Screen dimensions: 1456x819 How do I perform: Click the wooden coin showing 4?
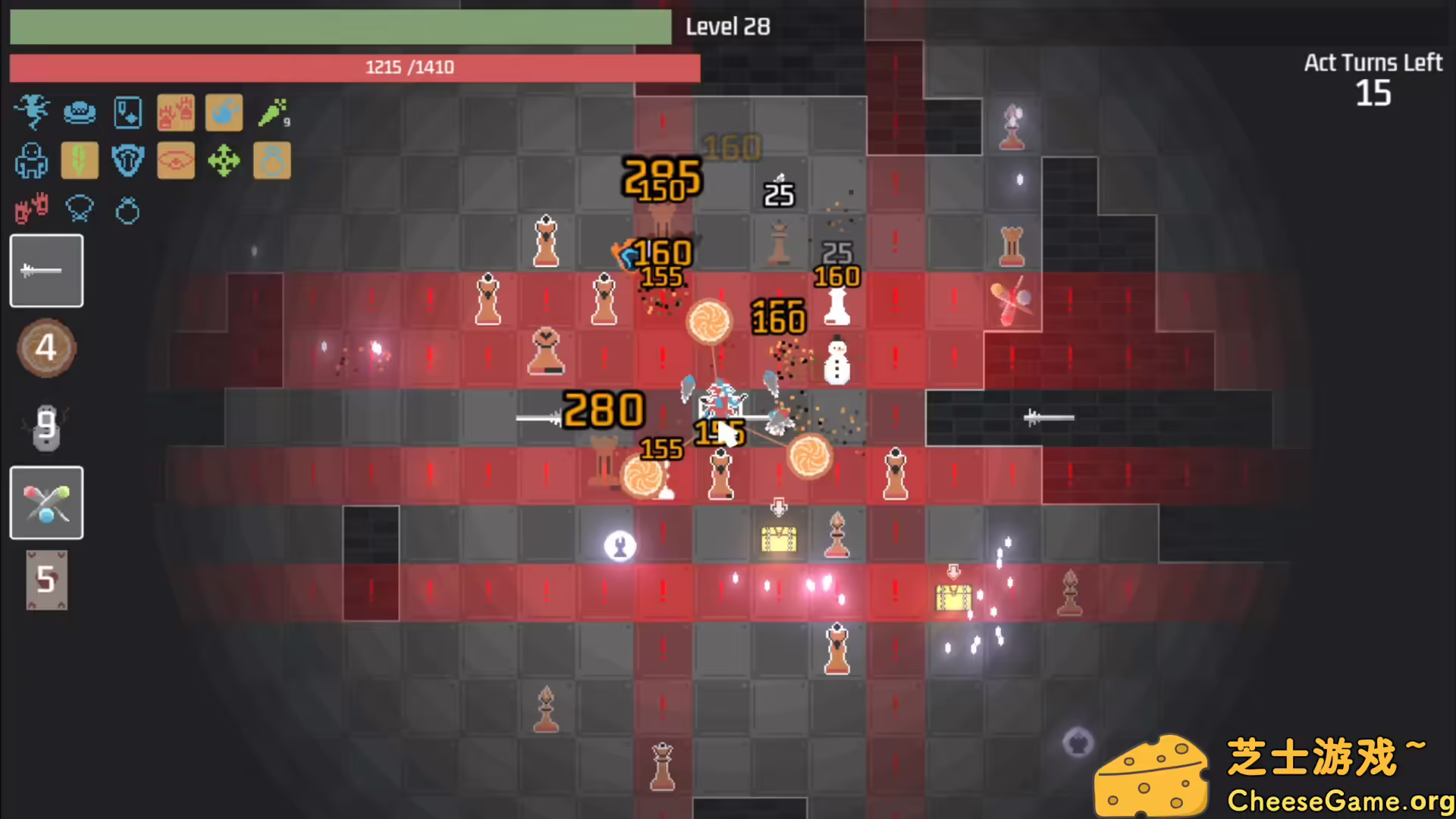click(x=46, y=348)
